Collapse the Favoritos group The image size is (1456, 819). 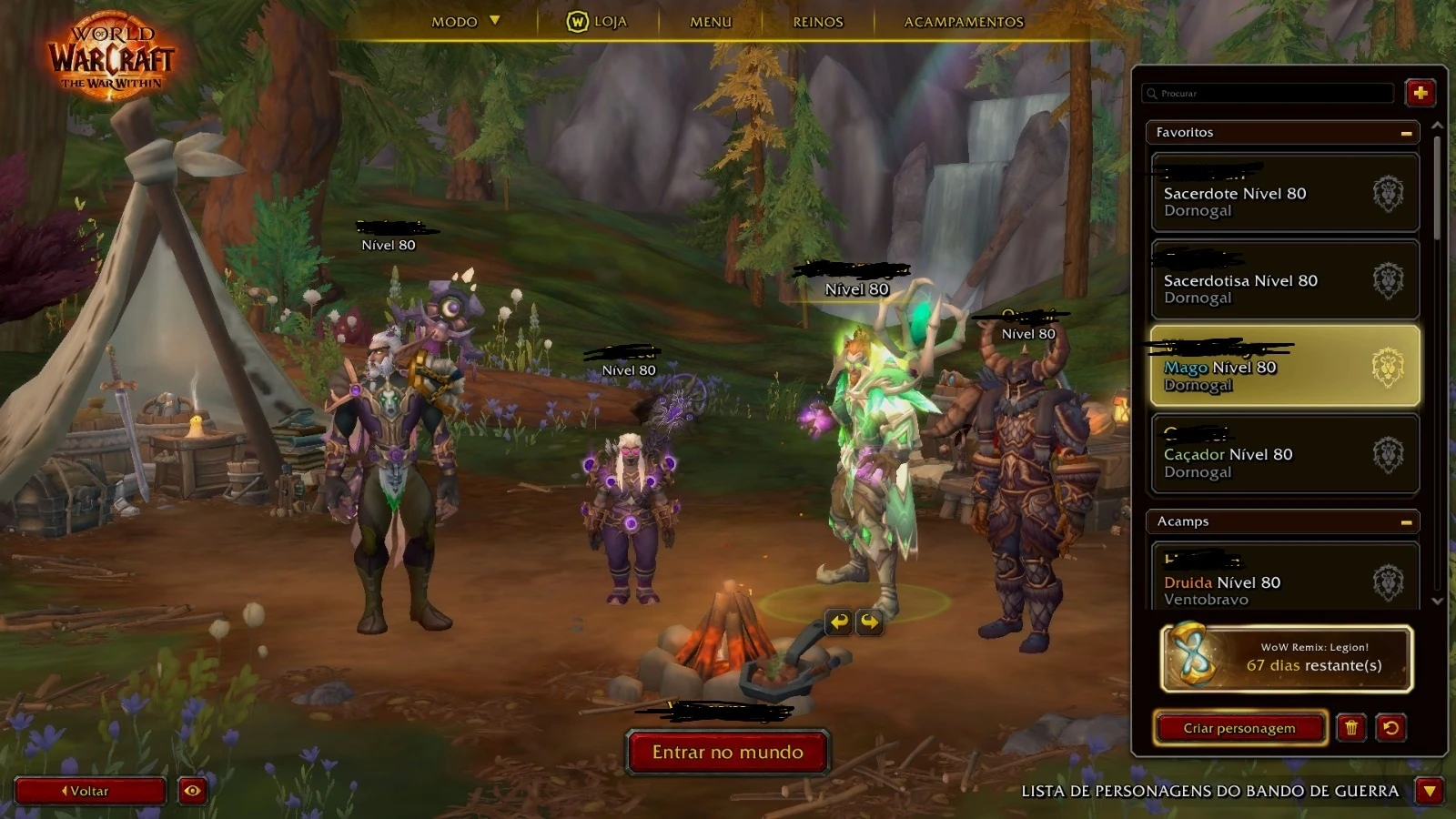point(1405,132)
